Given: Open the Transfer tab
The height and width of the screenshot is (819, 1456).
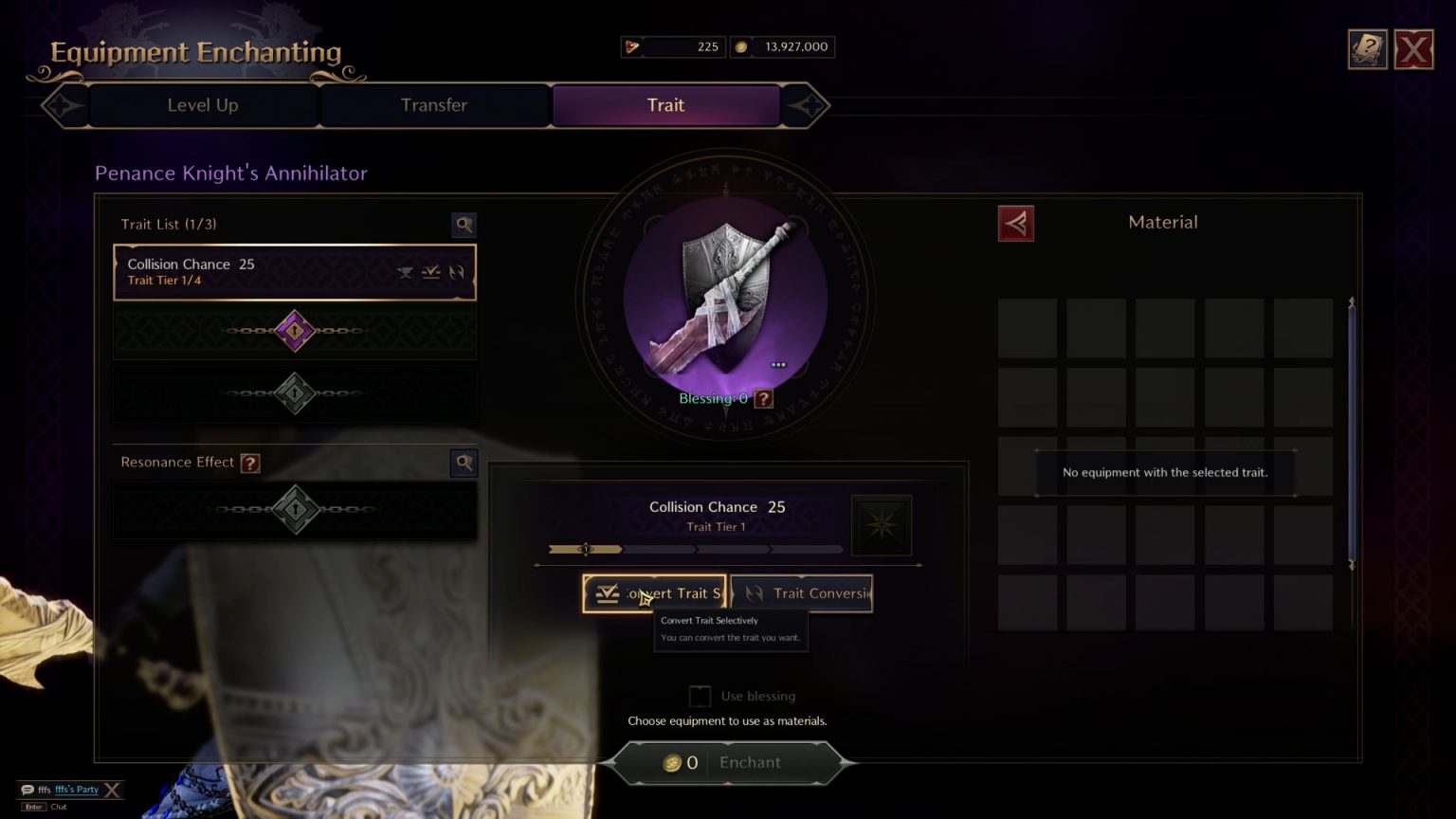Looking at the screenshot, I should (434, 105).
